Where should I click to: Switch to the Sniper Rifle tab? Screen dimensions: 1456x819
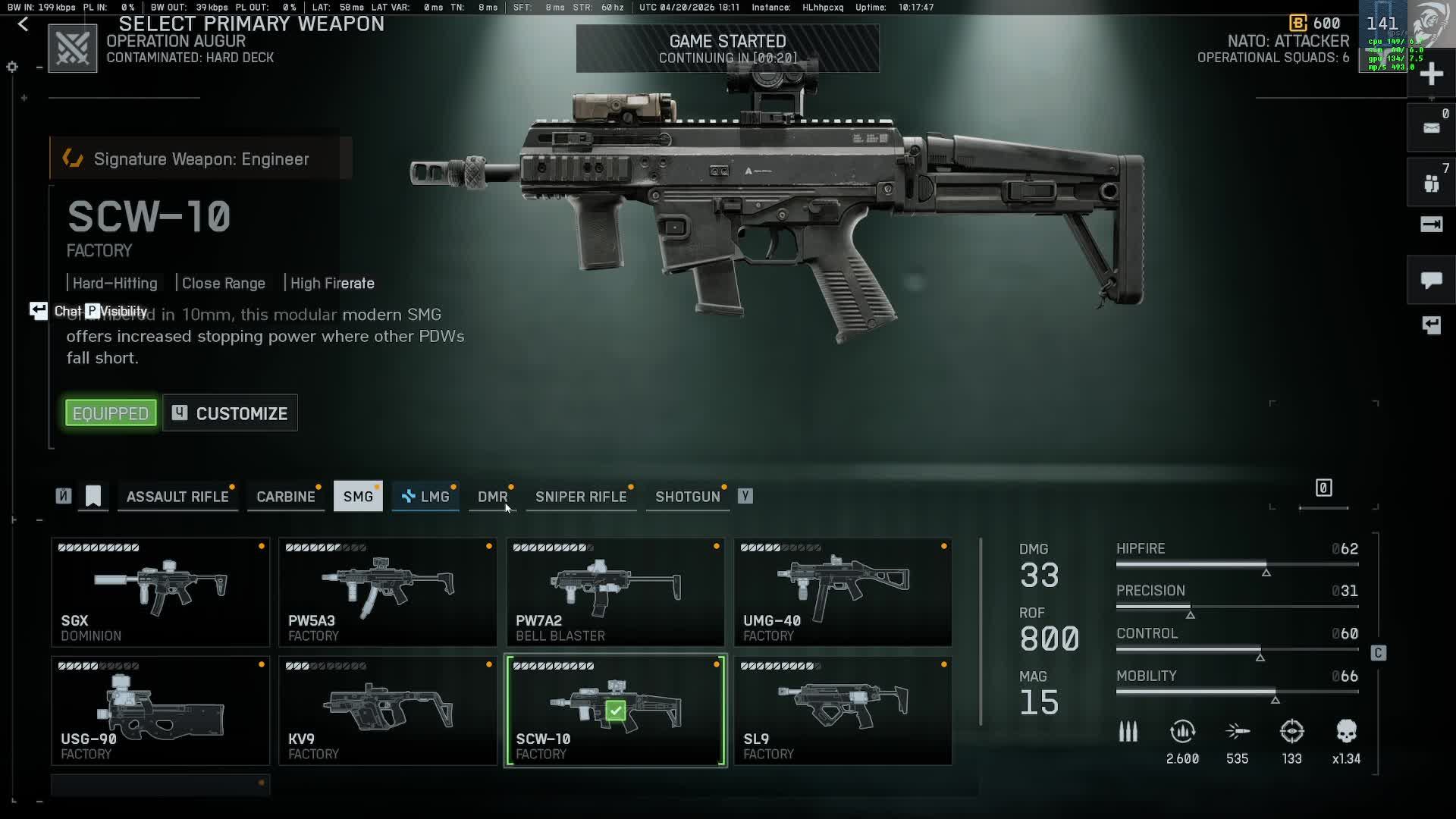(x=581, y=497)
